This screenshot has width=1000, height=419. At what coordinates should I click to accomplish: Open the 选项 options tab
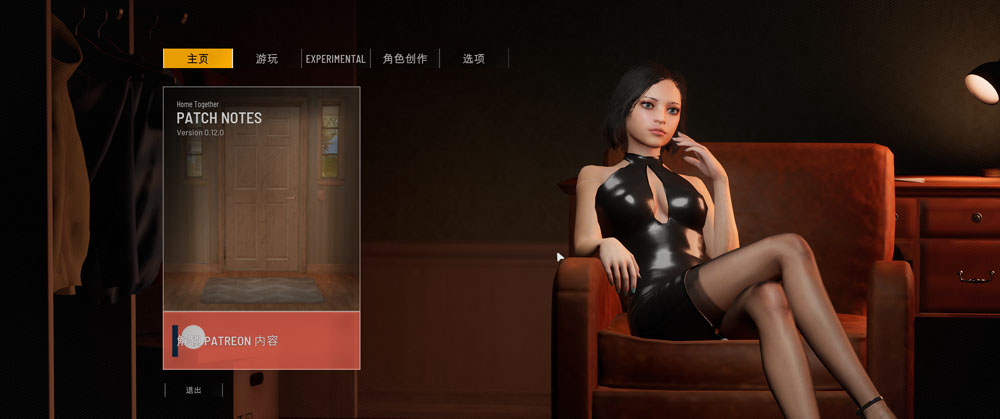pyautogui.click(x=473, y=59)
